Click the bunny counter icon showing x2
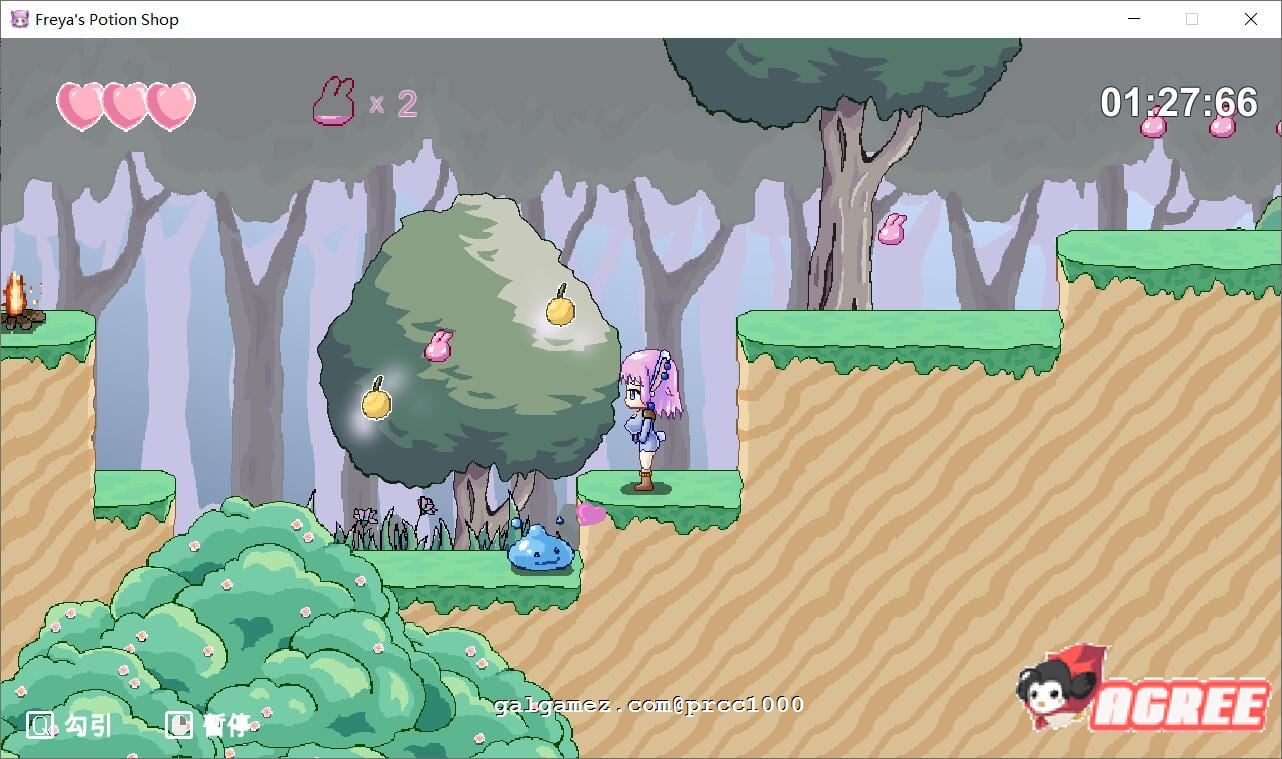 pyautogui.click(x=332, y=100)
